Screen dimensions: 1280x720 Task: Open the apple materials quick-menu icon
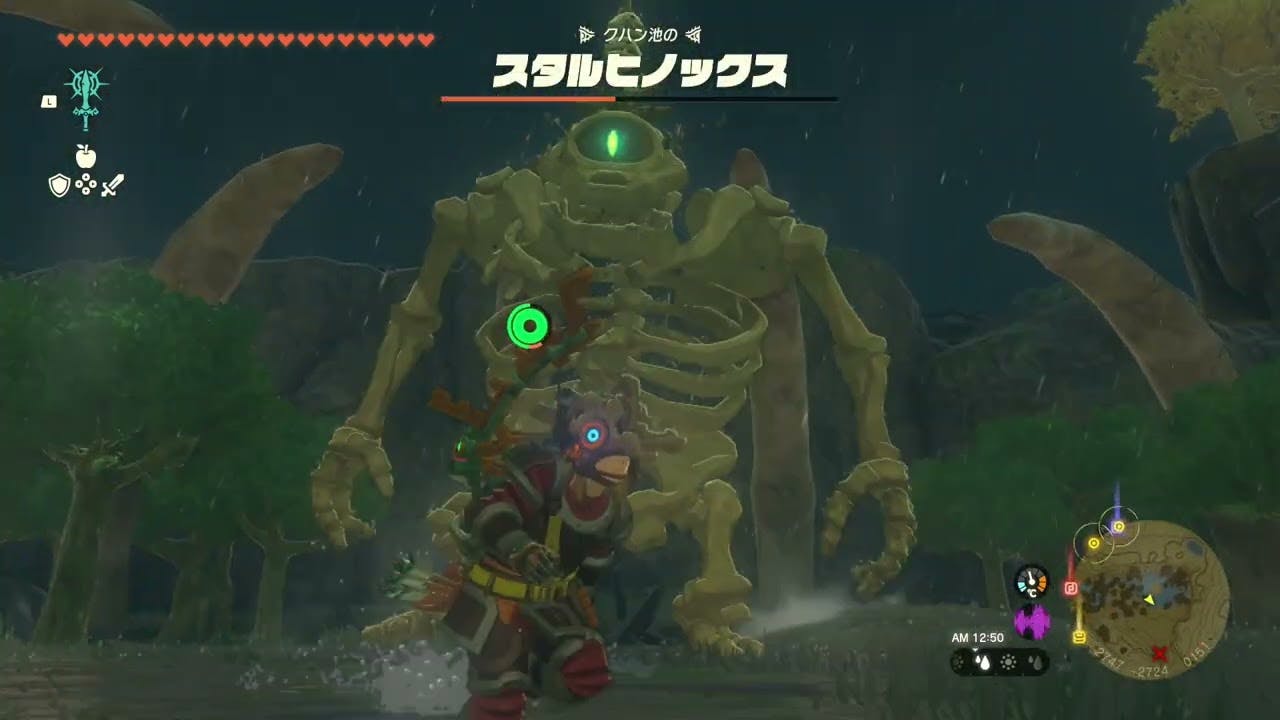86,156
